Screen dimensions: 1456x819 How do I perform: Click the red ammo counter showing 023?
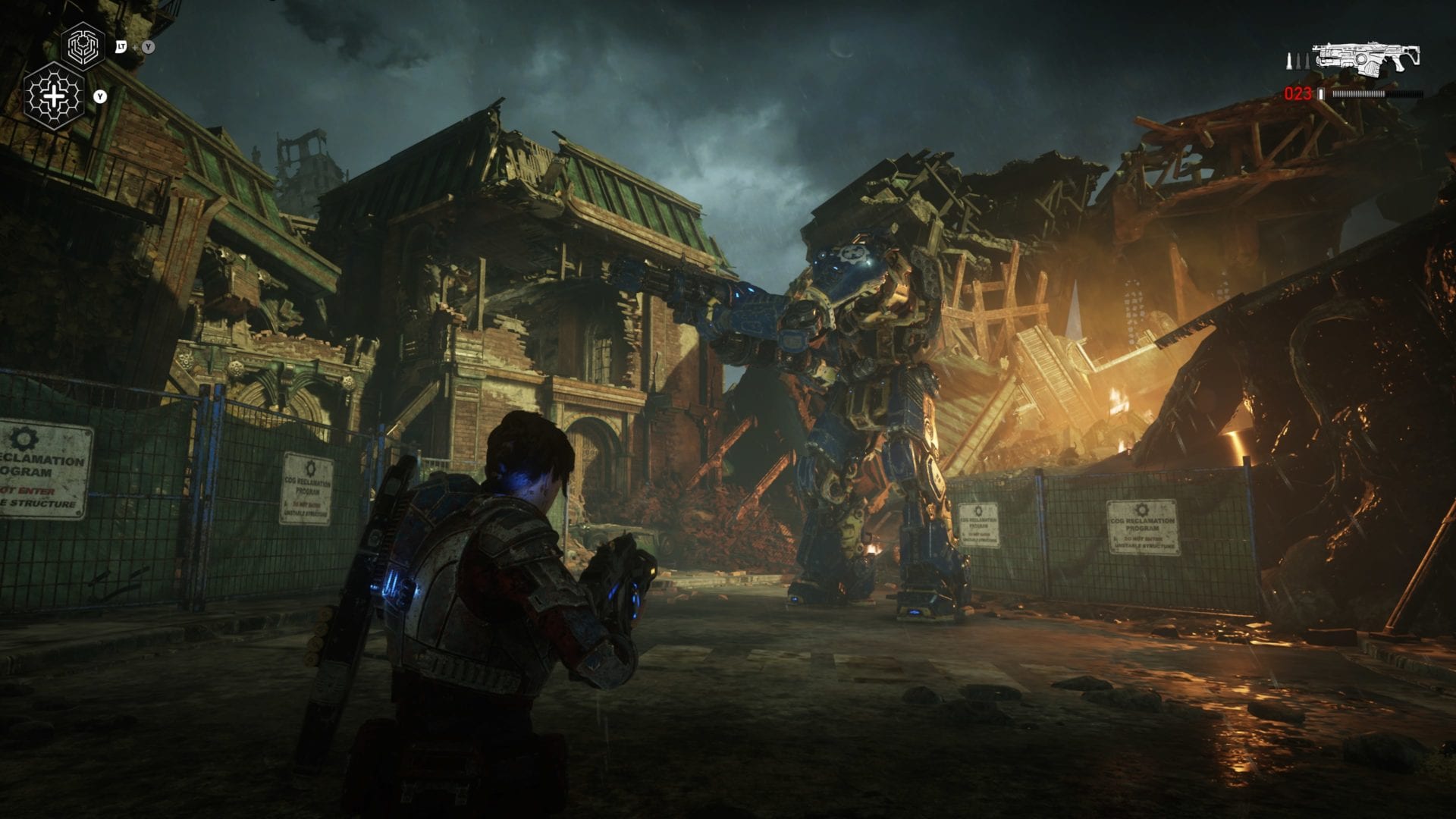click(1298, 94)
